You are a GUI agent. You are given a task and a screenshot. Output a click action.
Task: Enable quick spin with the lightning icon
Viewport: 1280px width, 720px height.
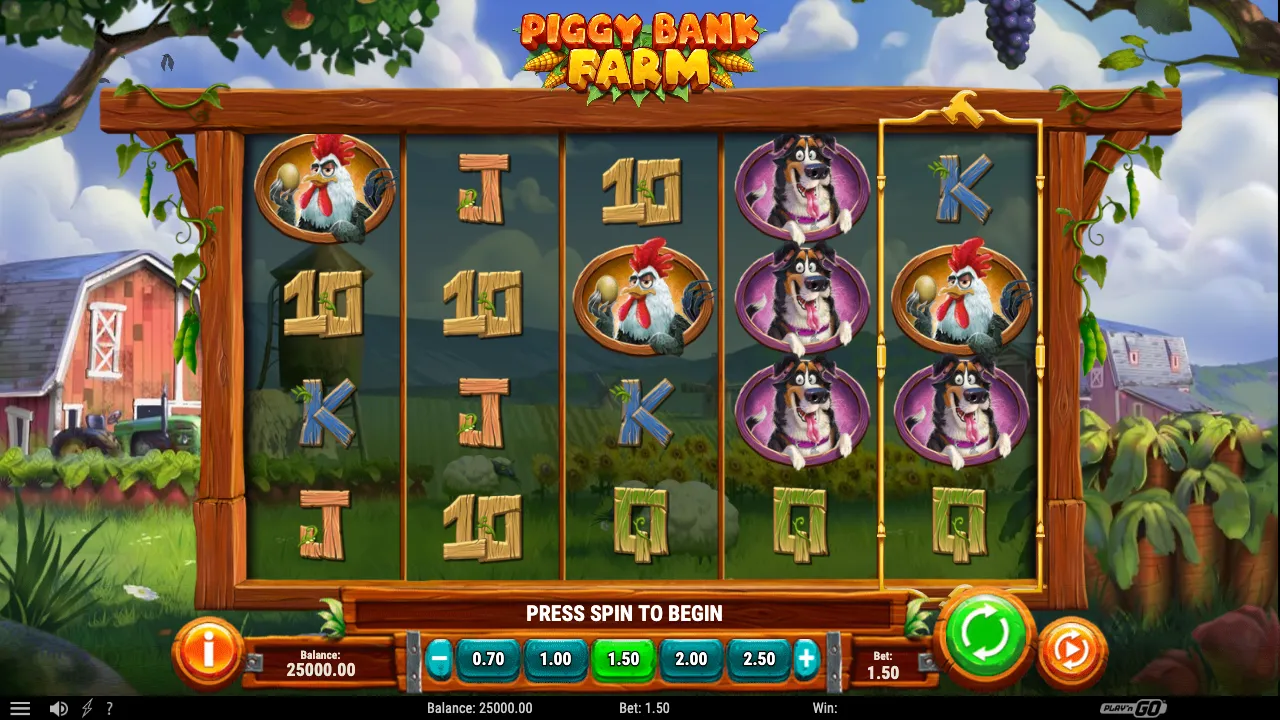coord(86,707)
